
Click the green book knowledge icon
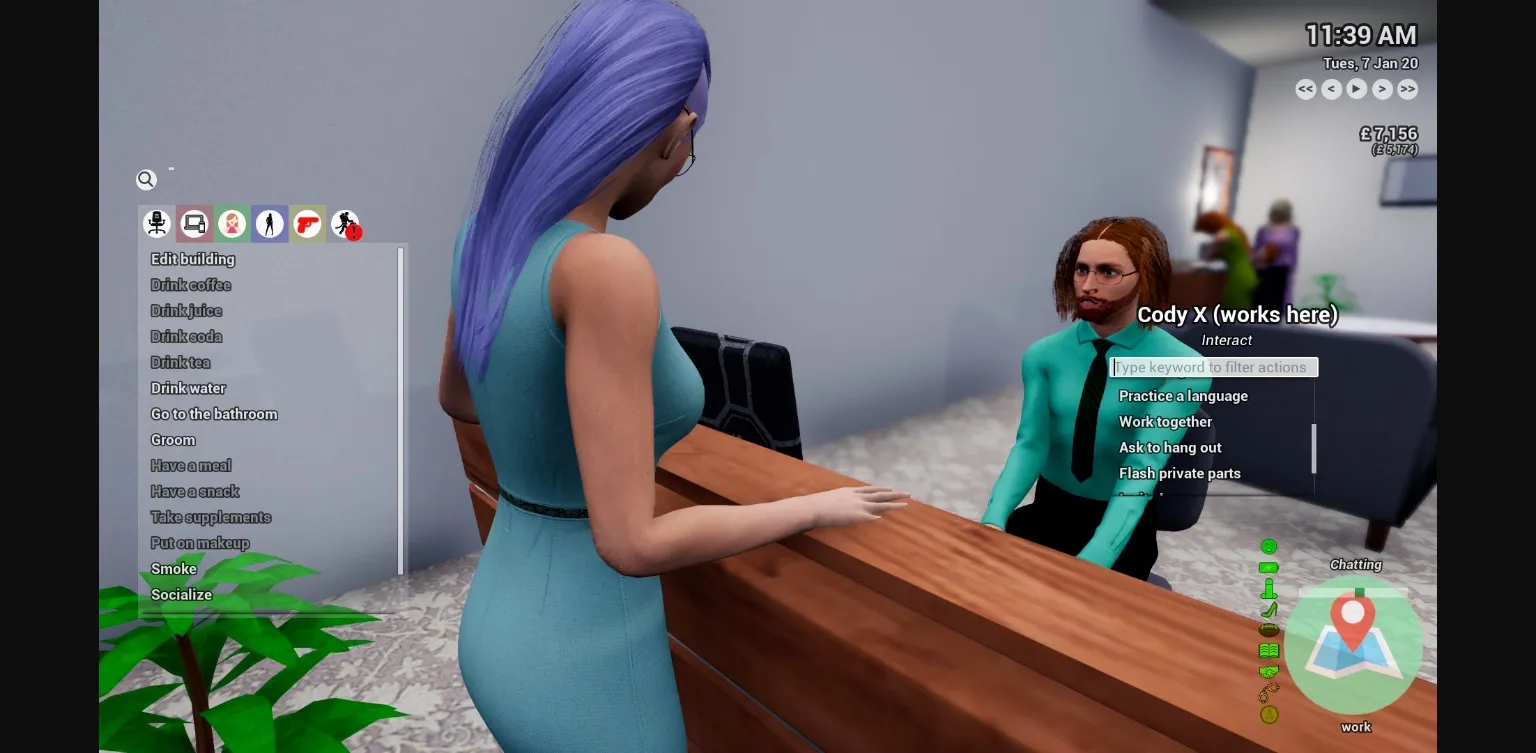1268,649
